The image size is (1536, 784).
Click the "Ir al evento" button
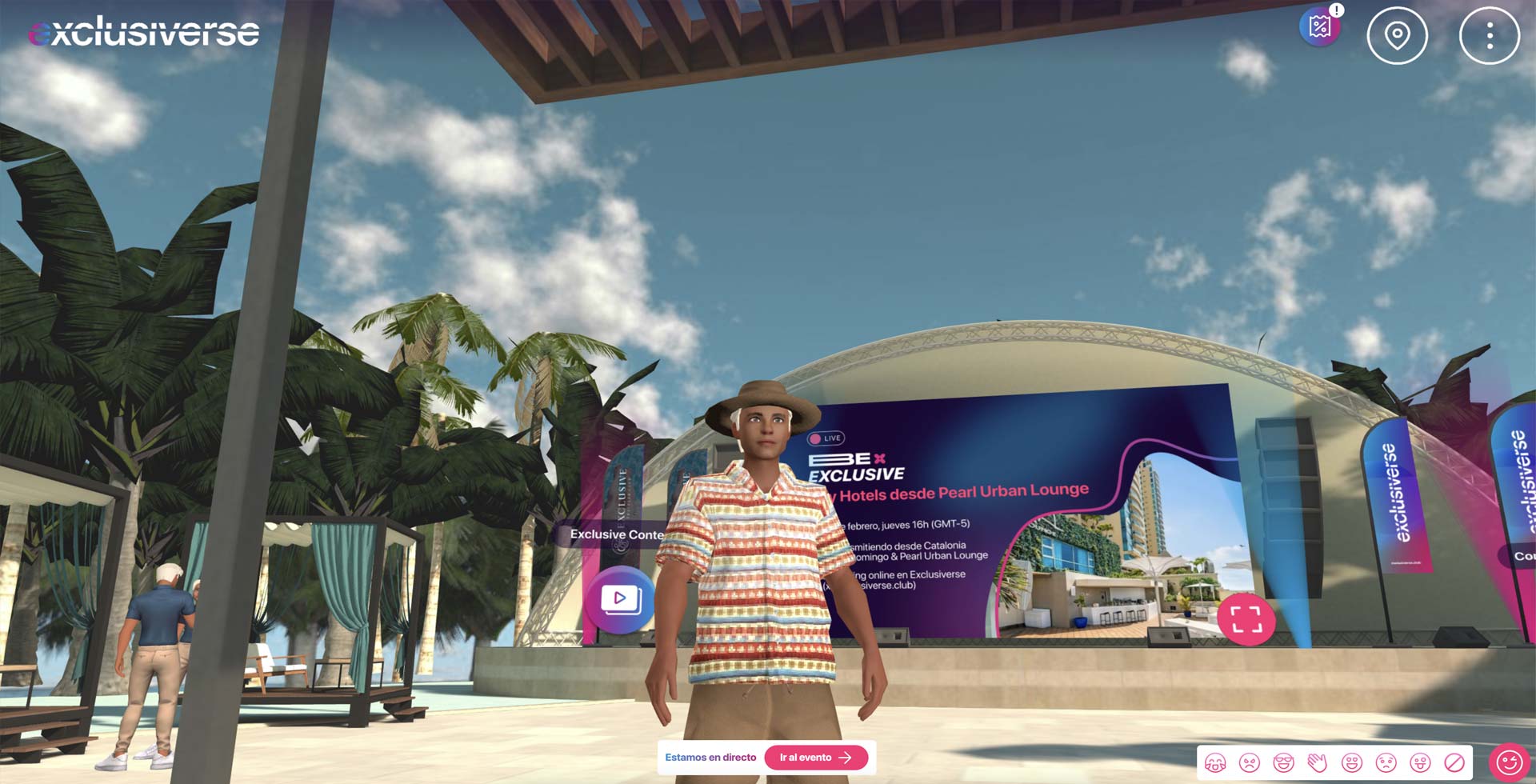point(815,758)
